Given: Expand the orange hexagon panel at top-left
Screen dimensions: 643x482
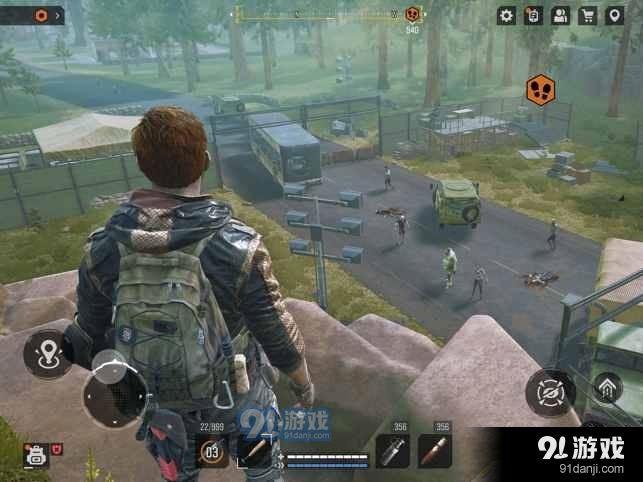Looking at the screenshot, I should 41,15.
